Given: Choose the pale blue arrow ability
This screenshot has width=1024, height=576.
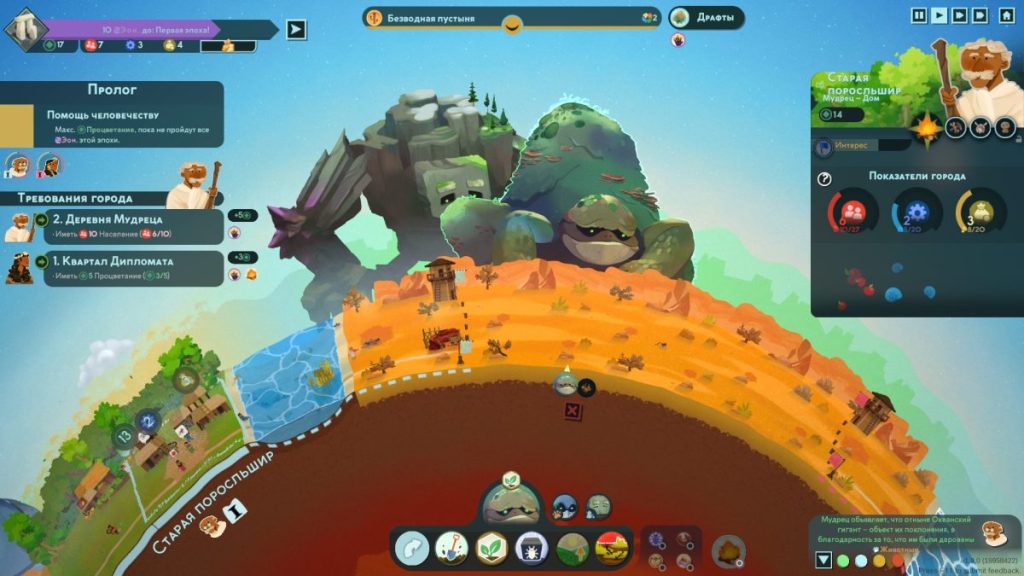Looking at the screenshot, I should click(411, 547).
